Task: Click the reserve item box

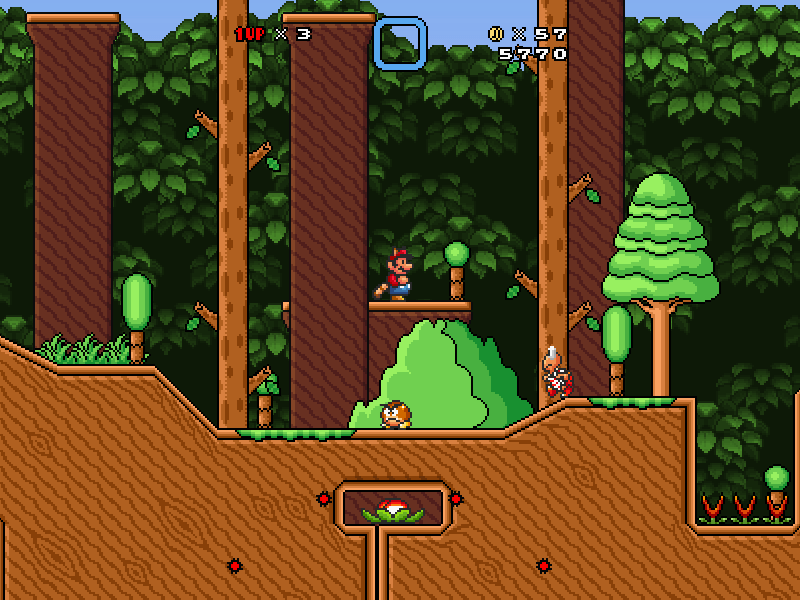Action: tap(400, 44)
